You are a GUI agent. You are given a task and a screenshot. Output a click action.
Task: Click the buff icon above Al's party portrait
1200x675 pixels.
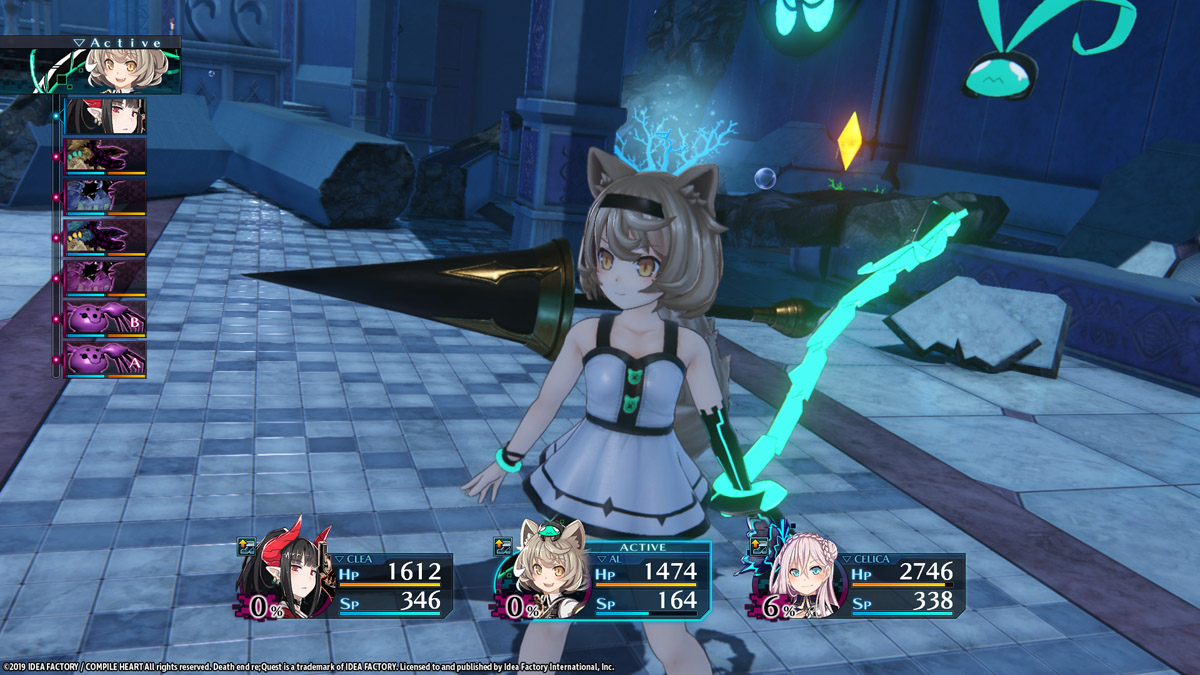click(x=503, y=546)
